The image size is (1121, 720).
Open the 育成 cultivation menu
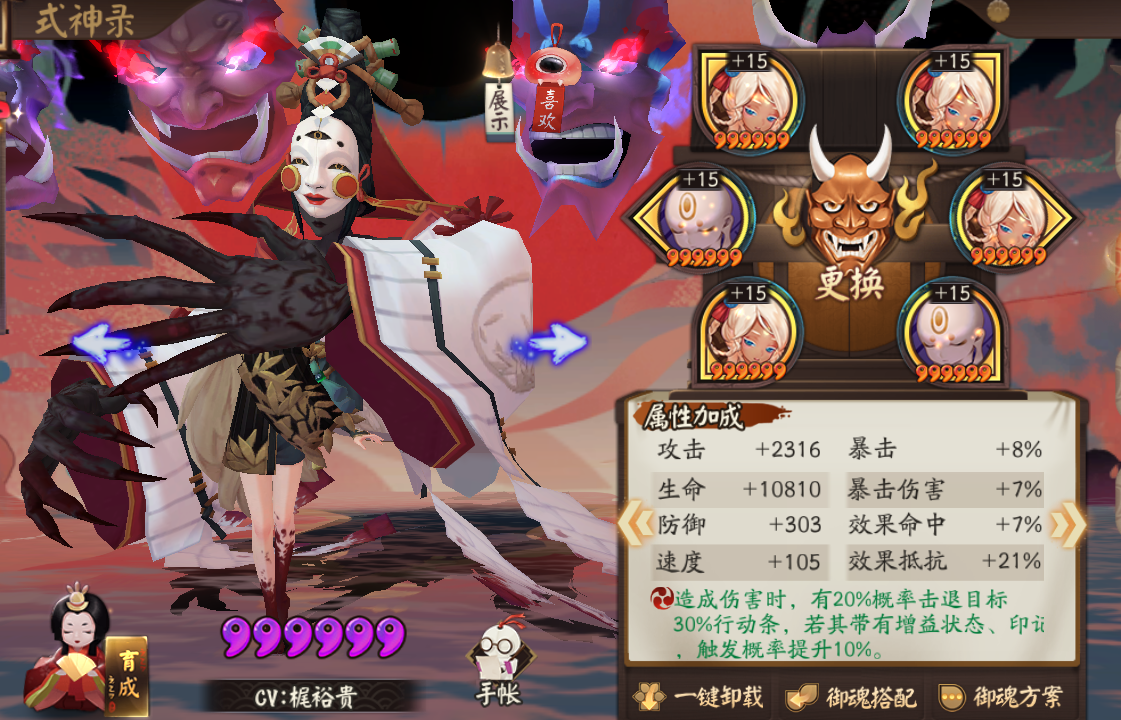click(x=127, y=675)
